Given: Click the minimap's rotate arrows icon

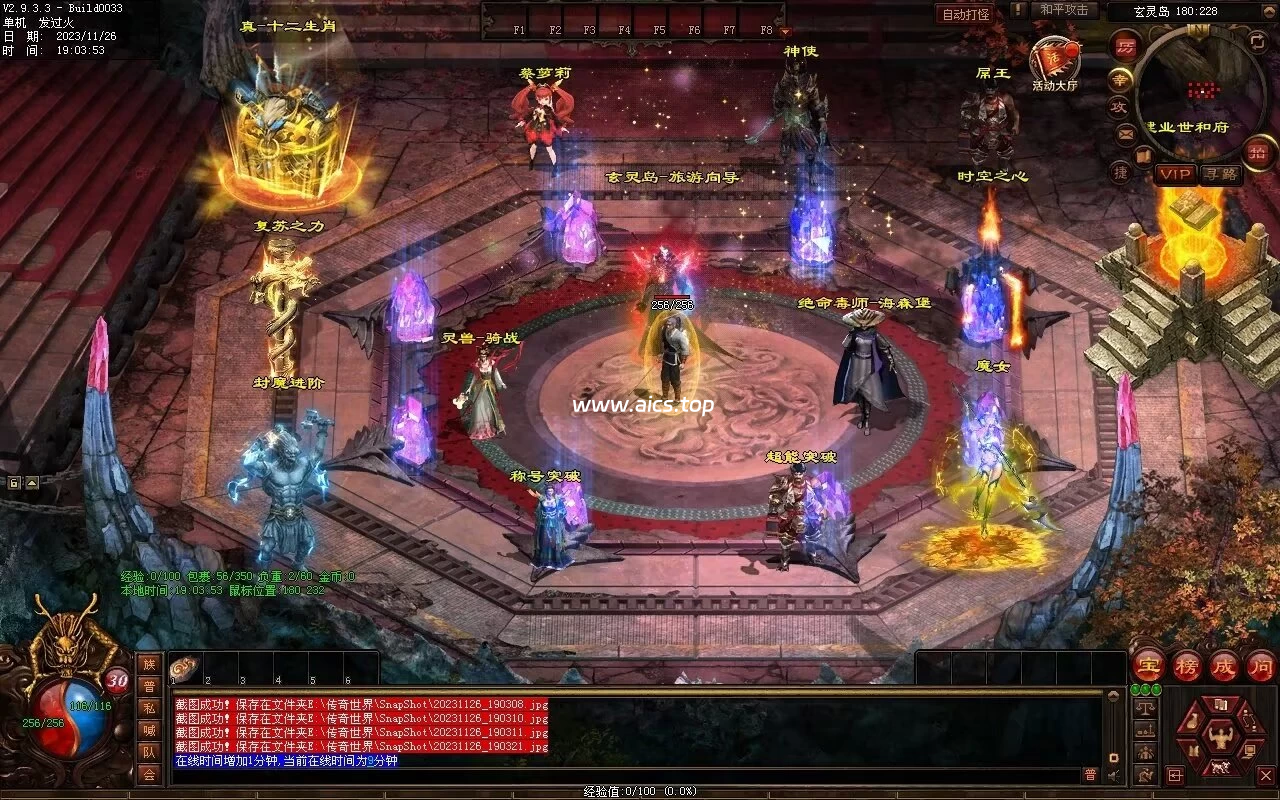Looking at the screenshot, I should pos(1257,40).
